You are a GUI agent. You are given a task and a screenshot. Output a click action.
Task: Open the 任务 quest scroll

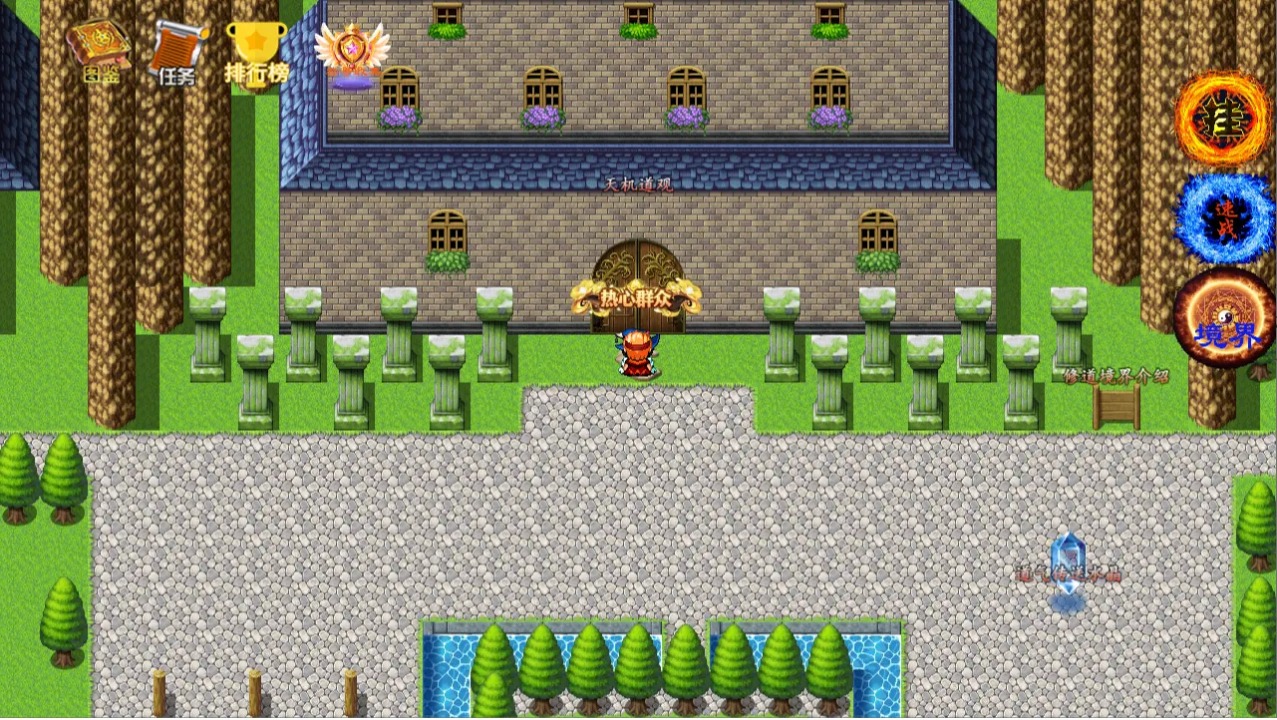coord(178,52)
